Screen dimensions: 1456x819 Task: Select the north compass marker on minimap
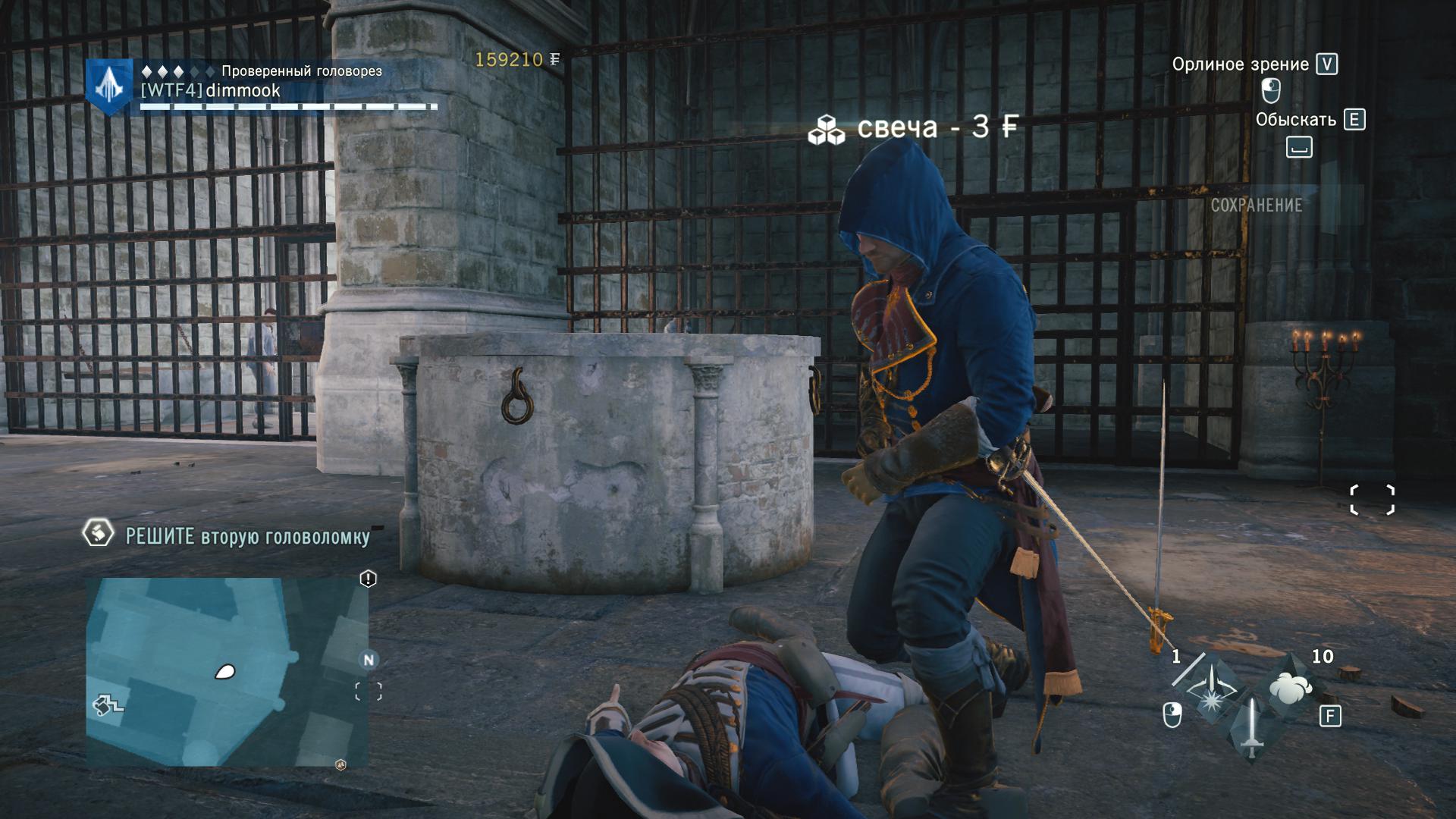tap(369, 660)
